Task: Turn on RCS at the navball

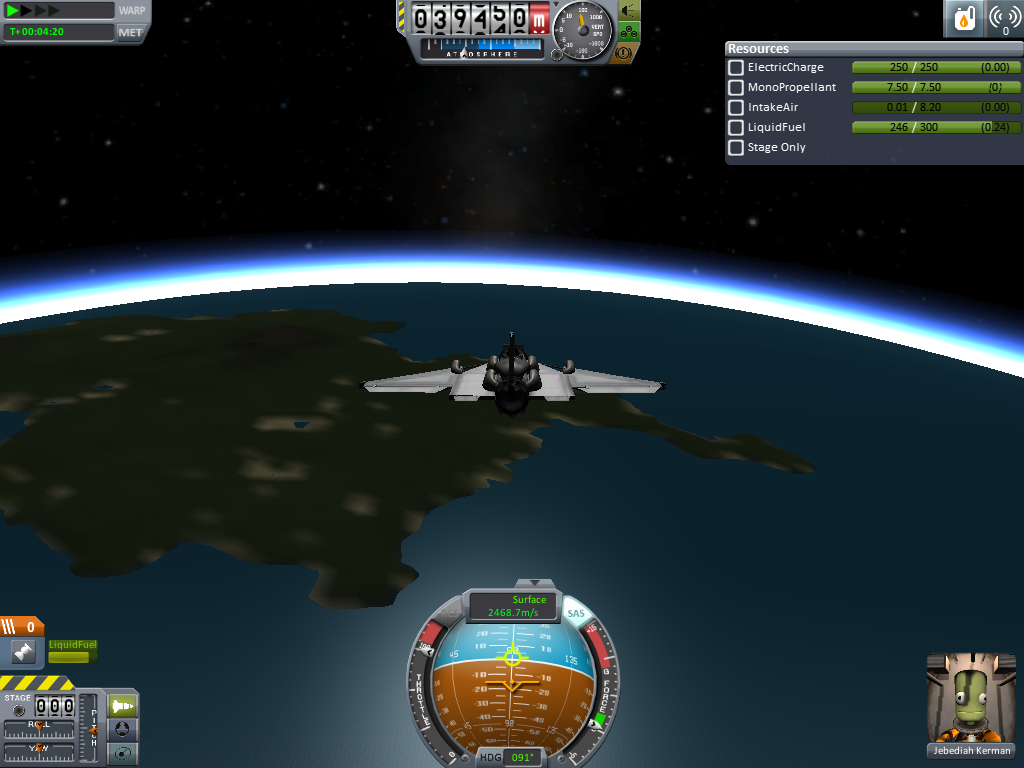Action: [451, 615]
